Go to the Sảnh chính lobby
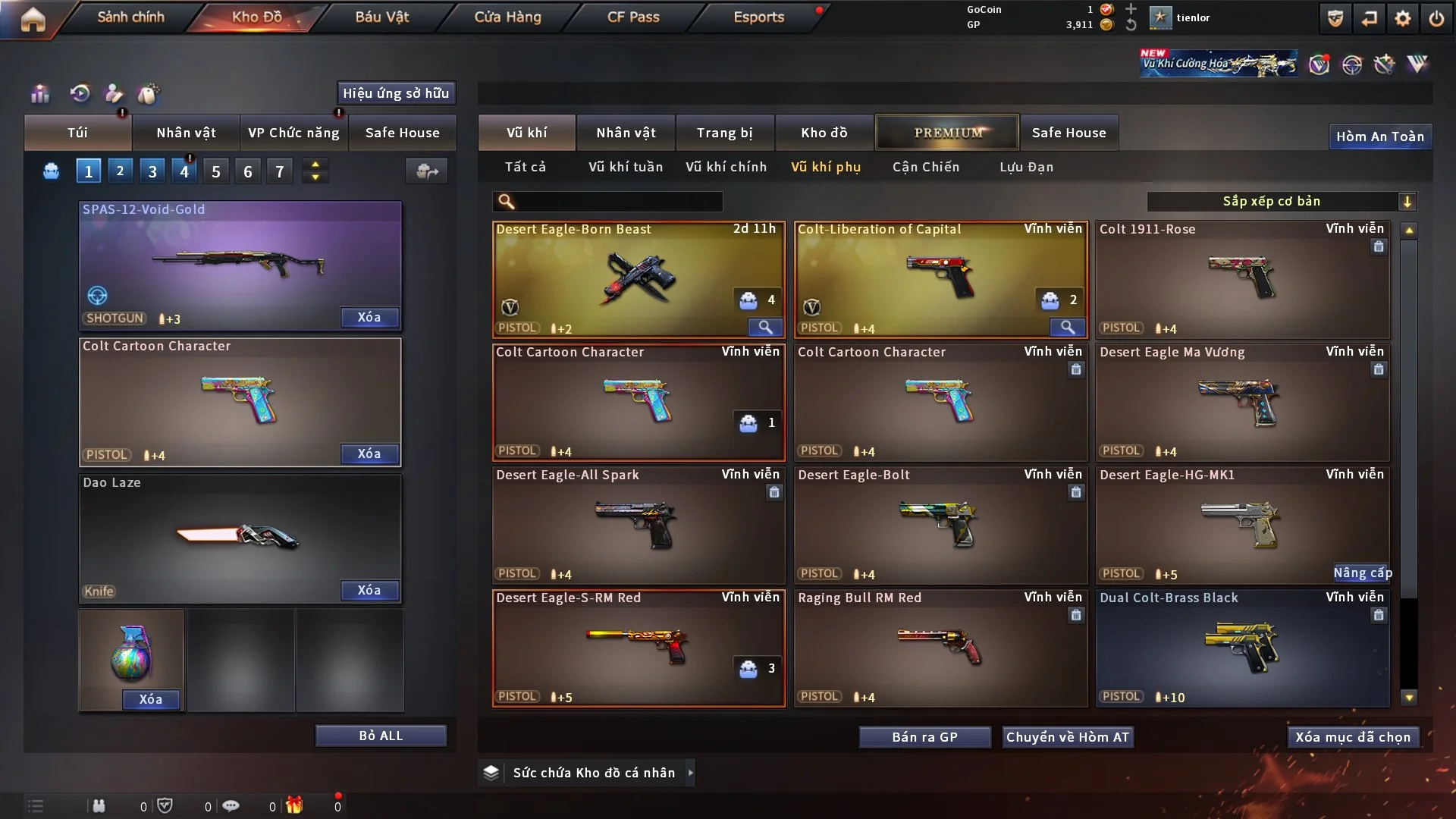Viewport: 1456px width, 819px height. tap(130, 17)
